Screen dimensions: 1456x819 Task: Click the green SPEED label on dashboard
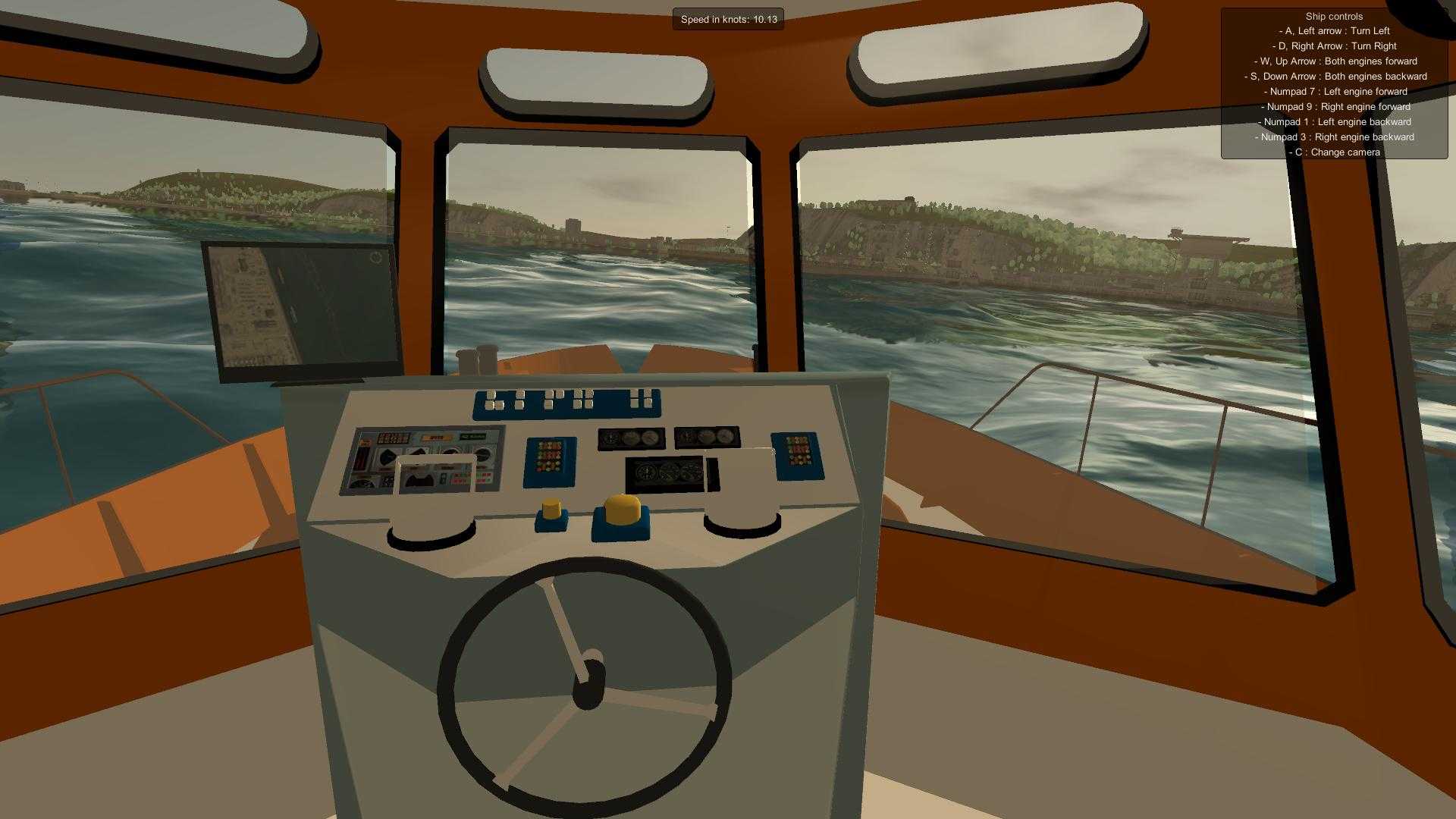(472, 436)
